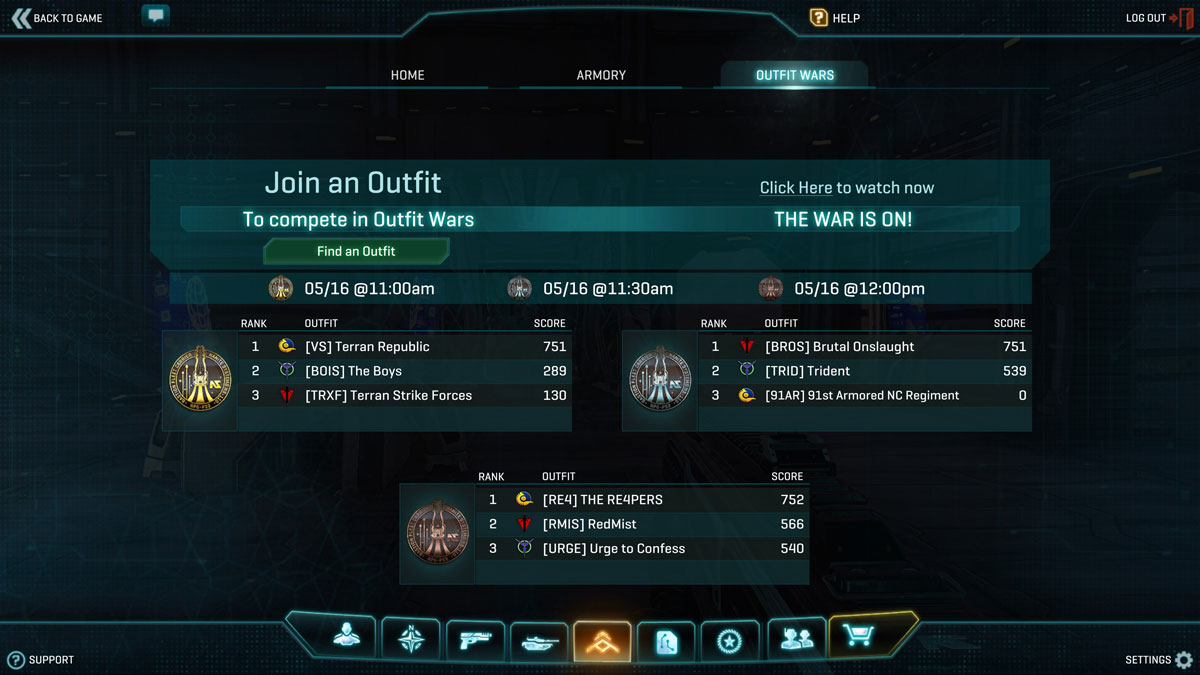Log out of the game

pyautogui.click(x=1158, y=18)
